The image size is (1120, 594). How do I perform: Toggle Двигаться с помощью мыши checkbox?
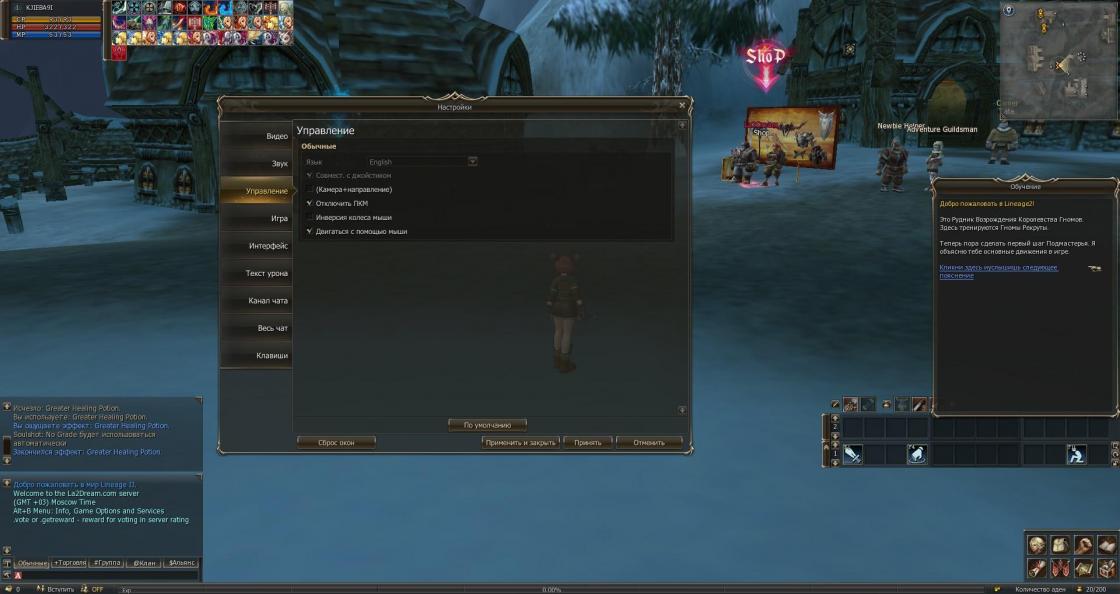point(310,231)
